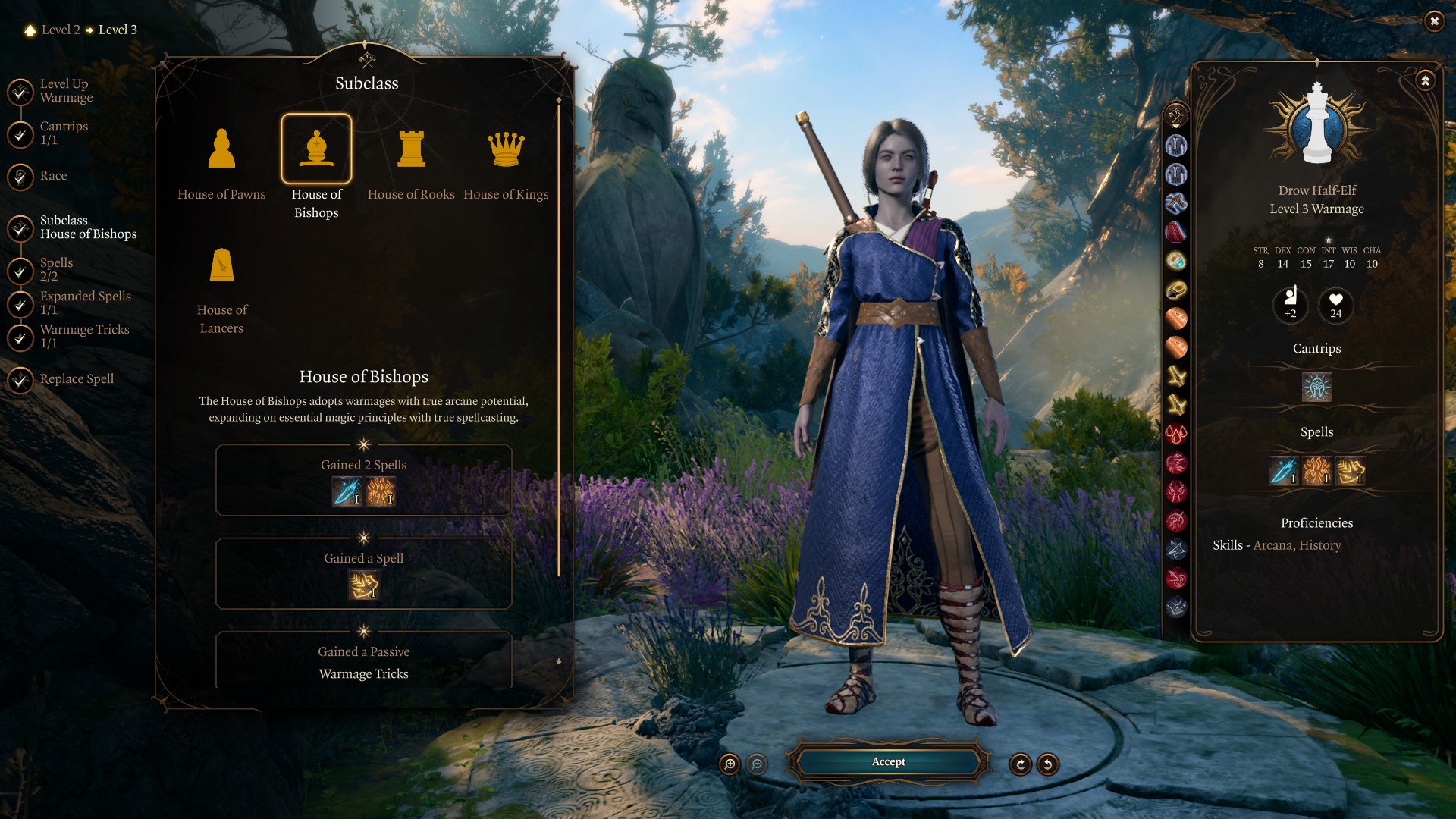This screenshot has width=1456, height=819.
Task: Open the Warmage Tricks step
Action: (84, 336)
